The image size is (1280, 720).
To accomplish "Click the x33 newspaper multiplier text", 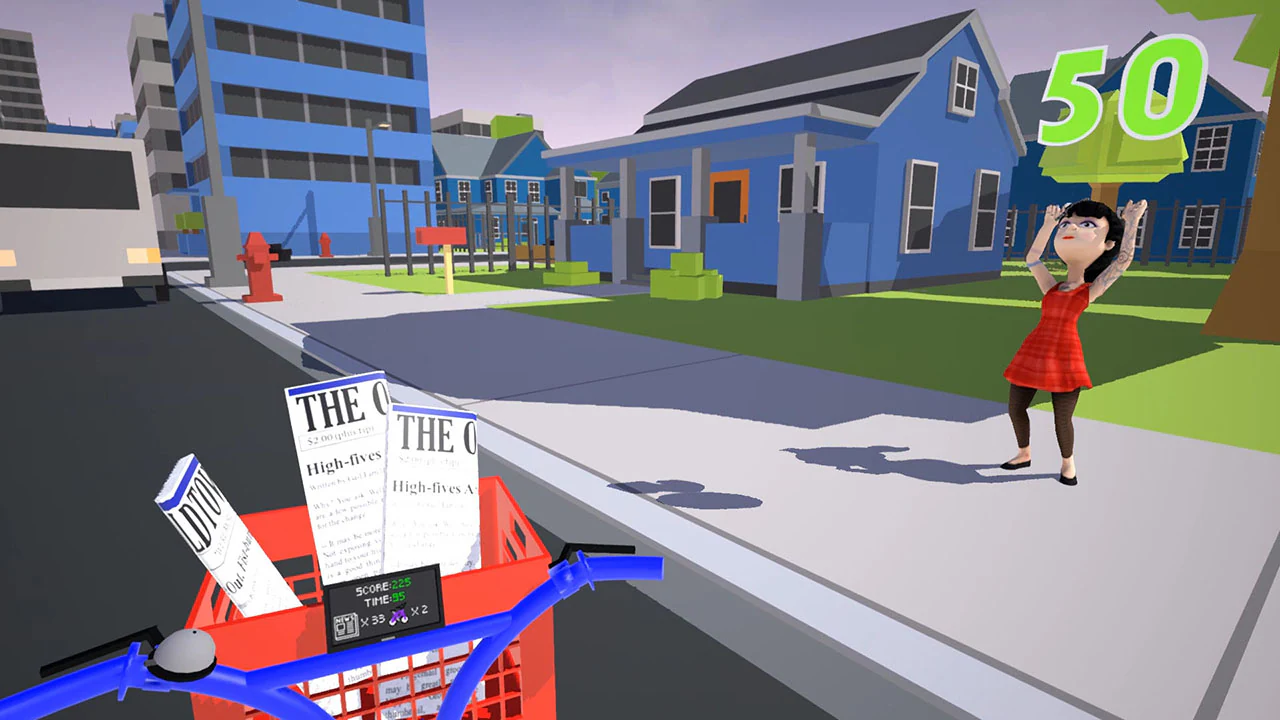I will pos(374,619).
